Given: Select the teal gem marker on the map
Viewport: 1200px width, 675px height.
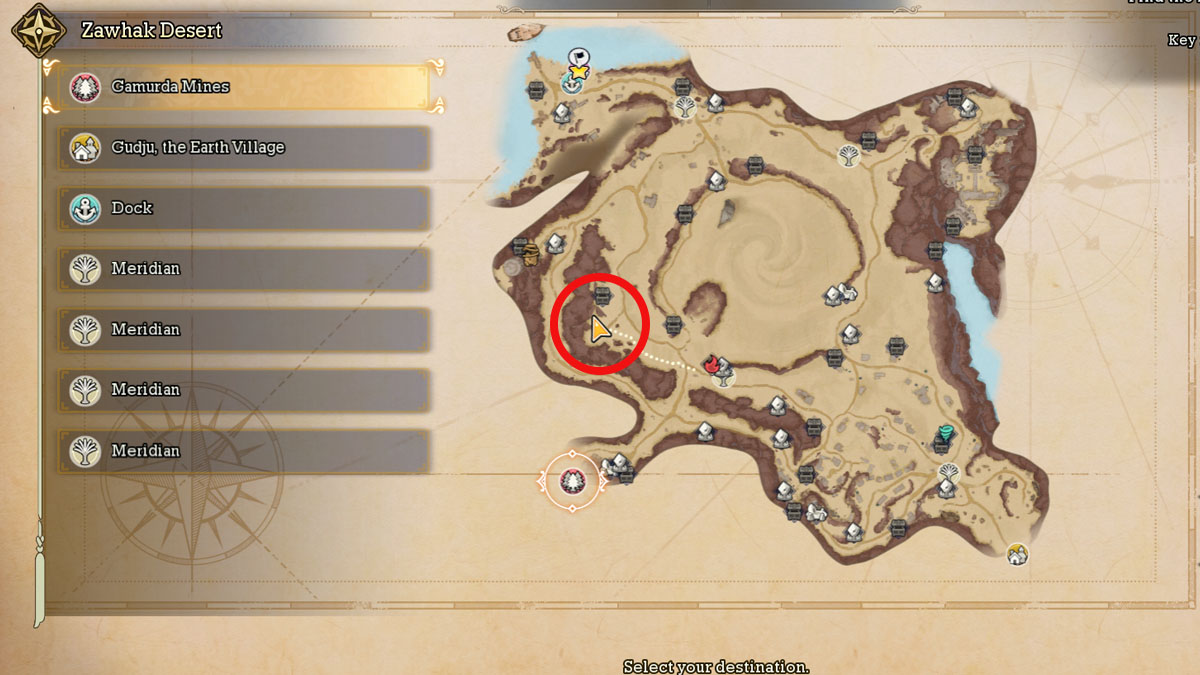Looking at the screenshot, I should coord(945,433).
